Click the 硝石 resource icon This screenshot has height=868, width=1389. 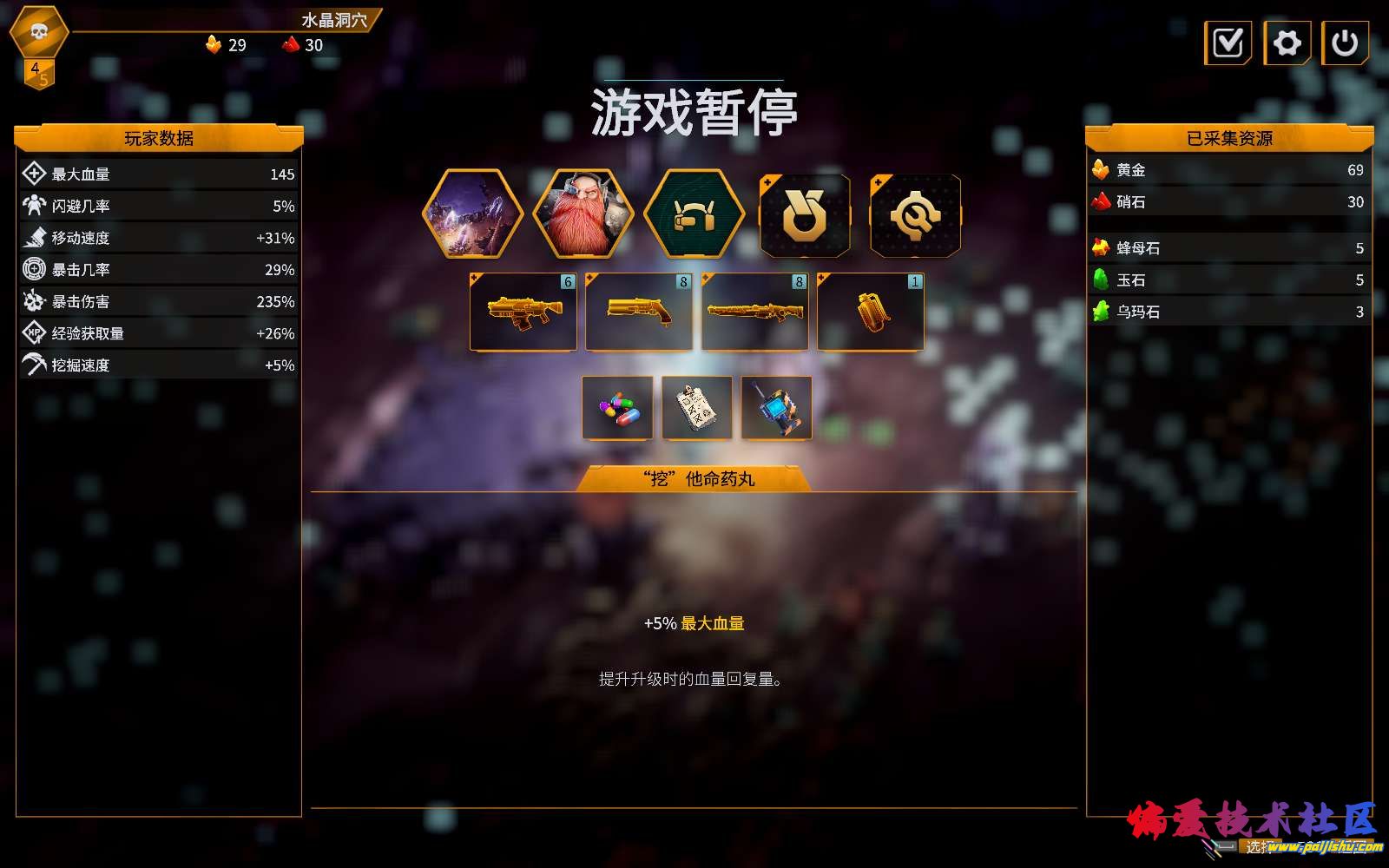coord(1101,202)
